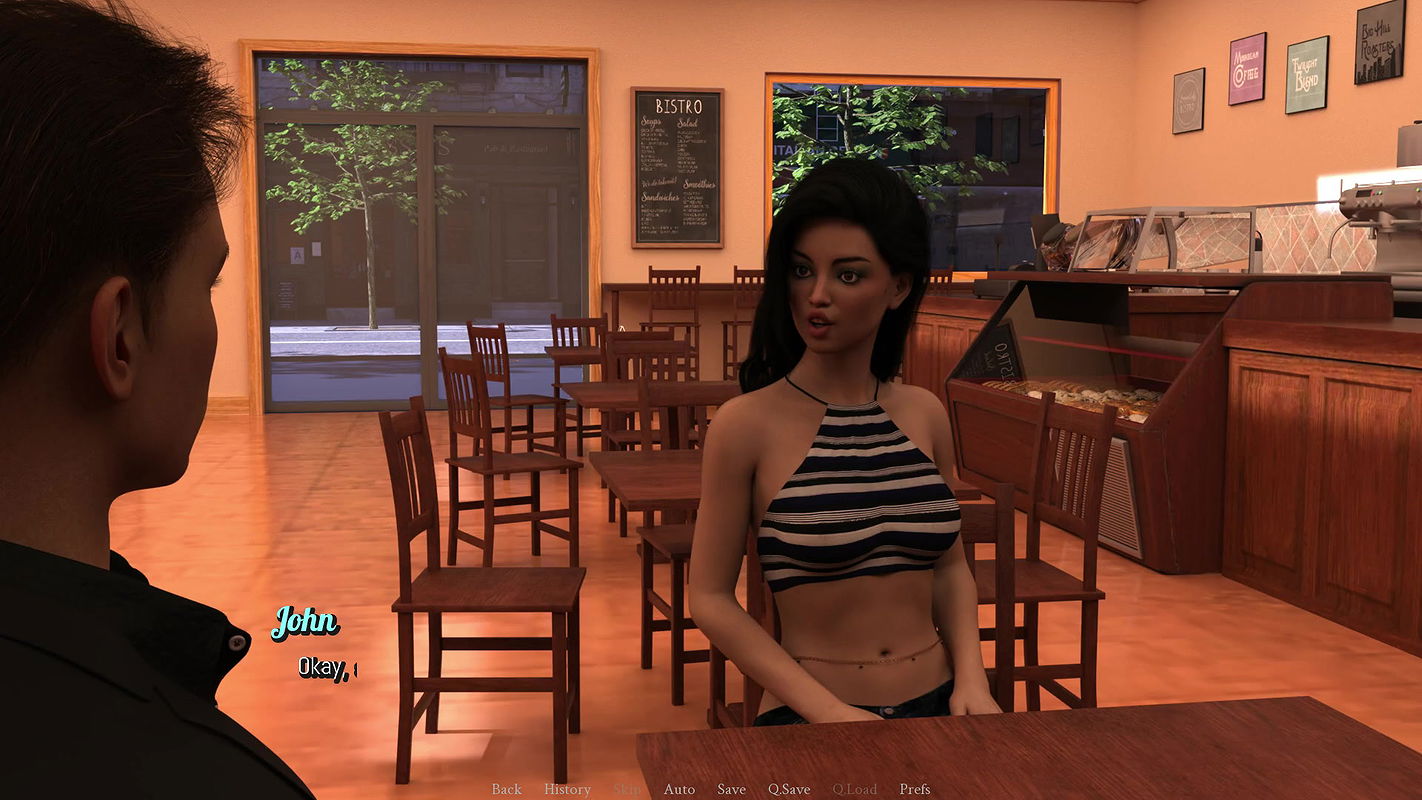The width and height of the screenshot is (1422, 800).
Task: Go Back to previous dialogue line
Action: pos(506,789)
